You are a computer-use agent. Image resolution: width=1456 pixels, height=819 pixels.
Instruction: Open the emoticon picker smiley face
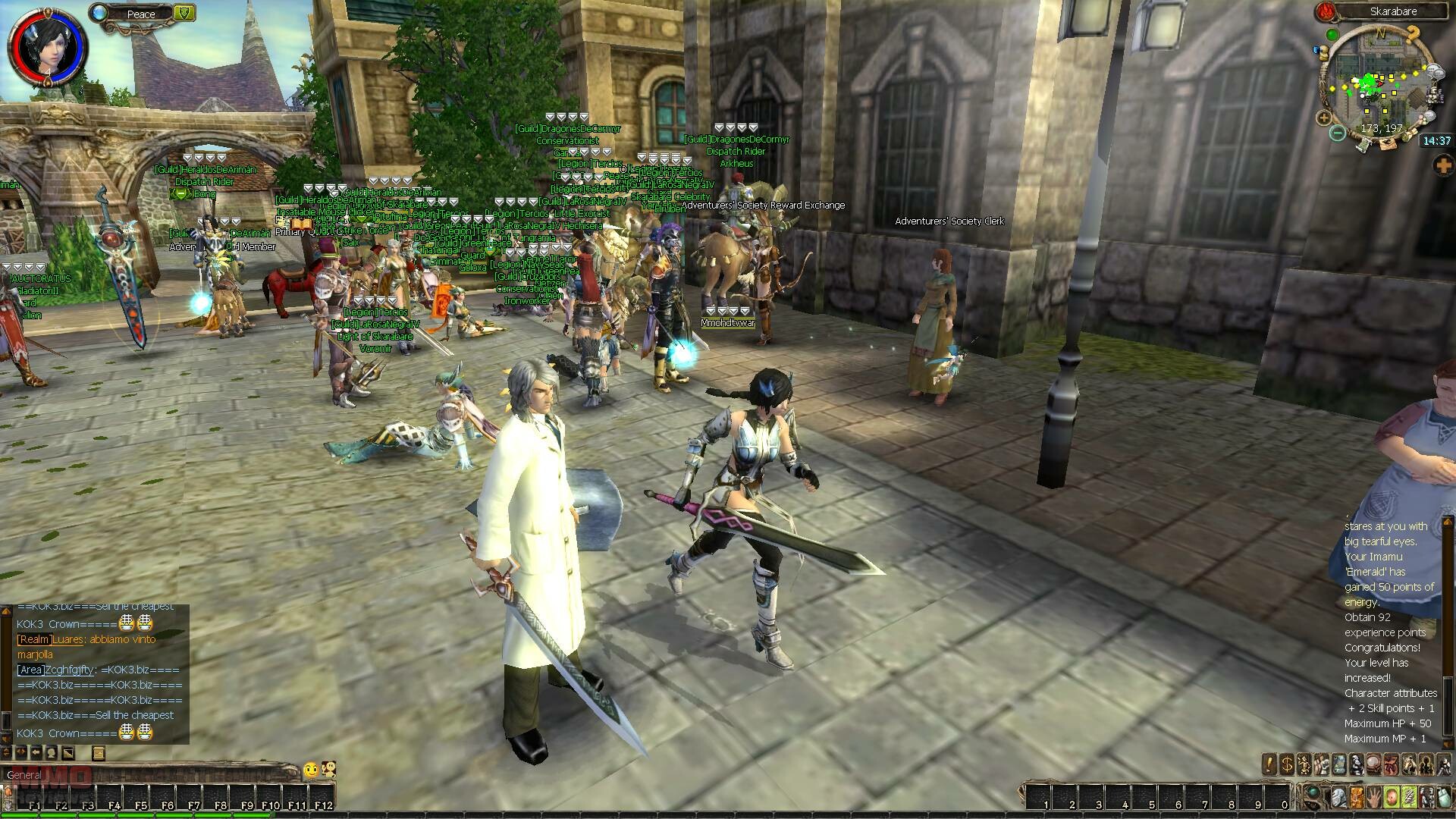pos(310,770)
